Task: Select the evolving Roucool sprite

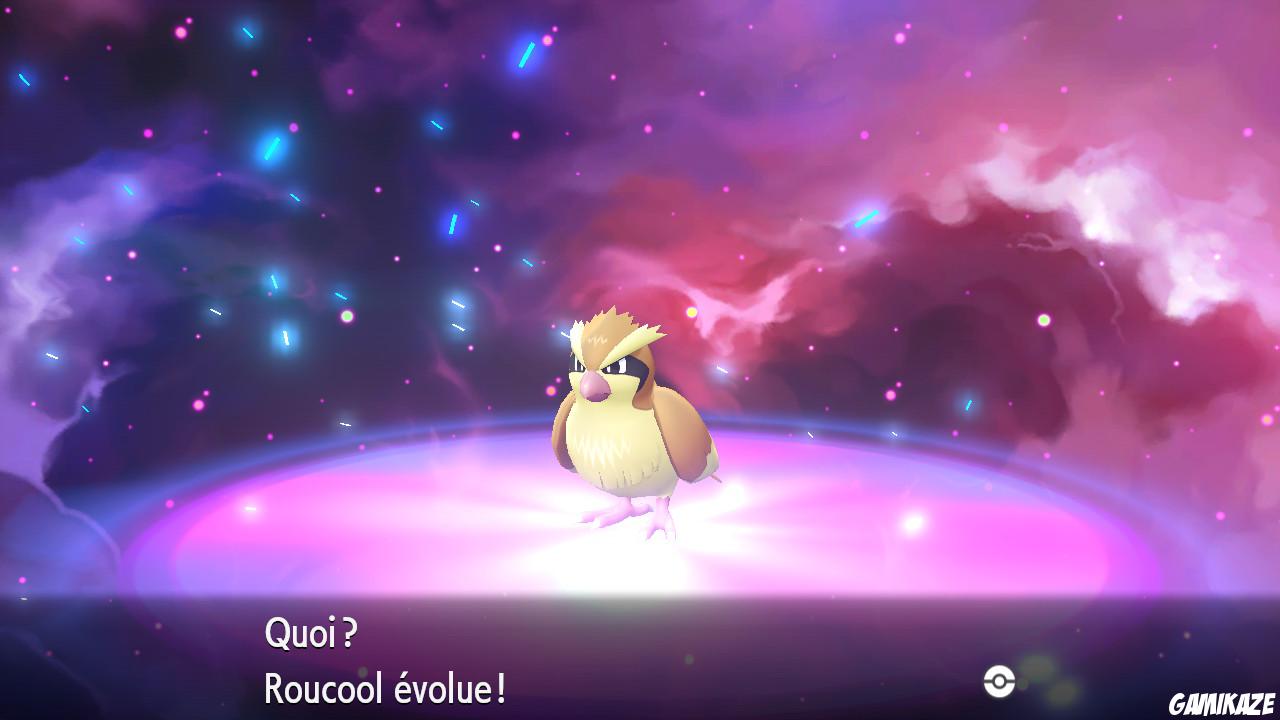Action: (630, 430)
